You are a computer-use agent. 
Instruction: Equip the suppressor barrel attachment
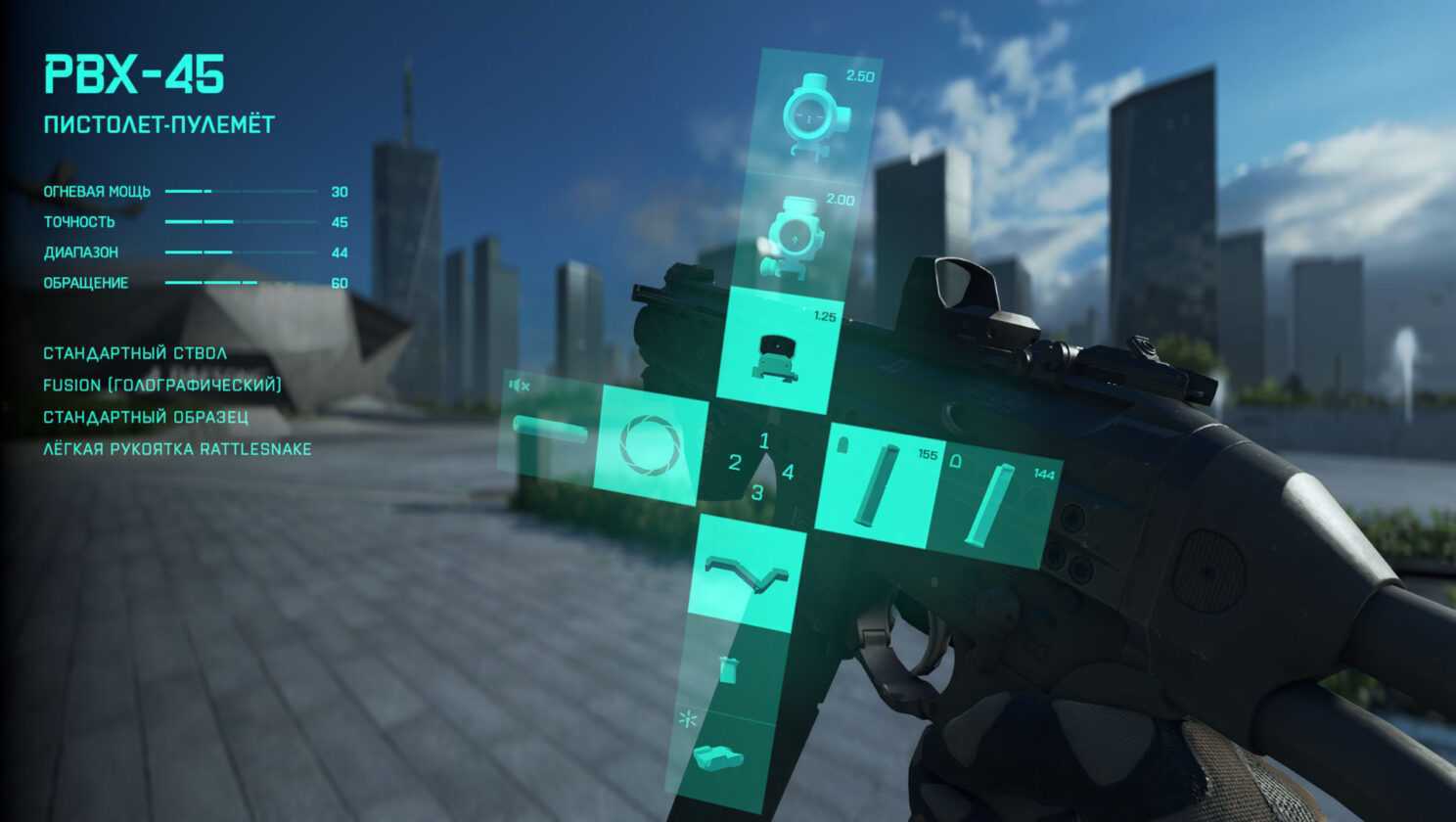[x=551, y=432]
